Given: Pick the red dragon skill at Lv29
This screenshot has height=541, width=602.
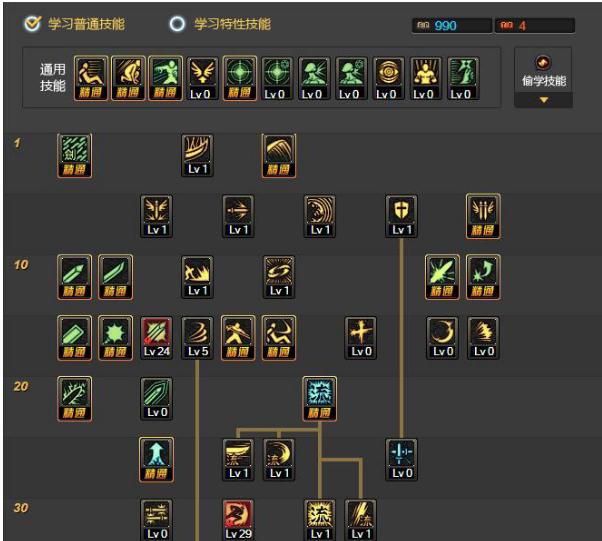Looking at the screenshot, I should [238, 517].
